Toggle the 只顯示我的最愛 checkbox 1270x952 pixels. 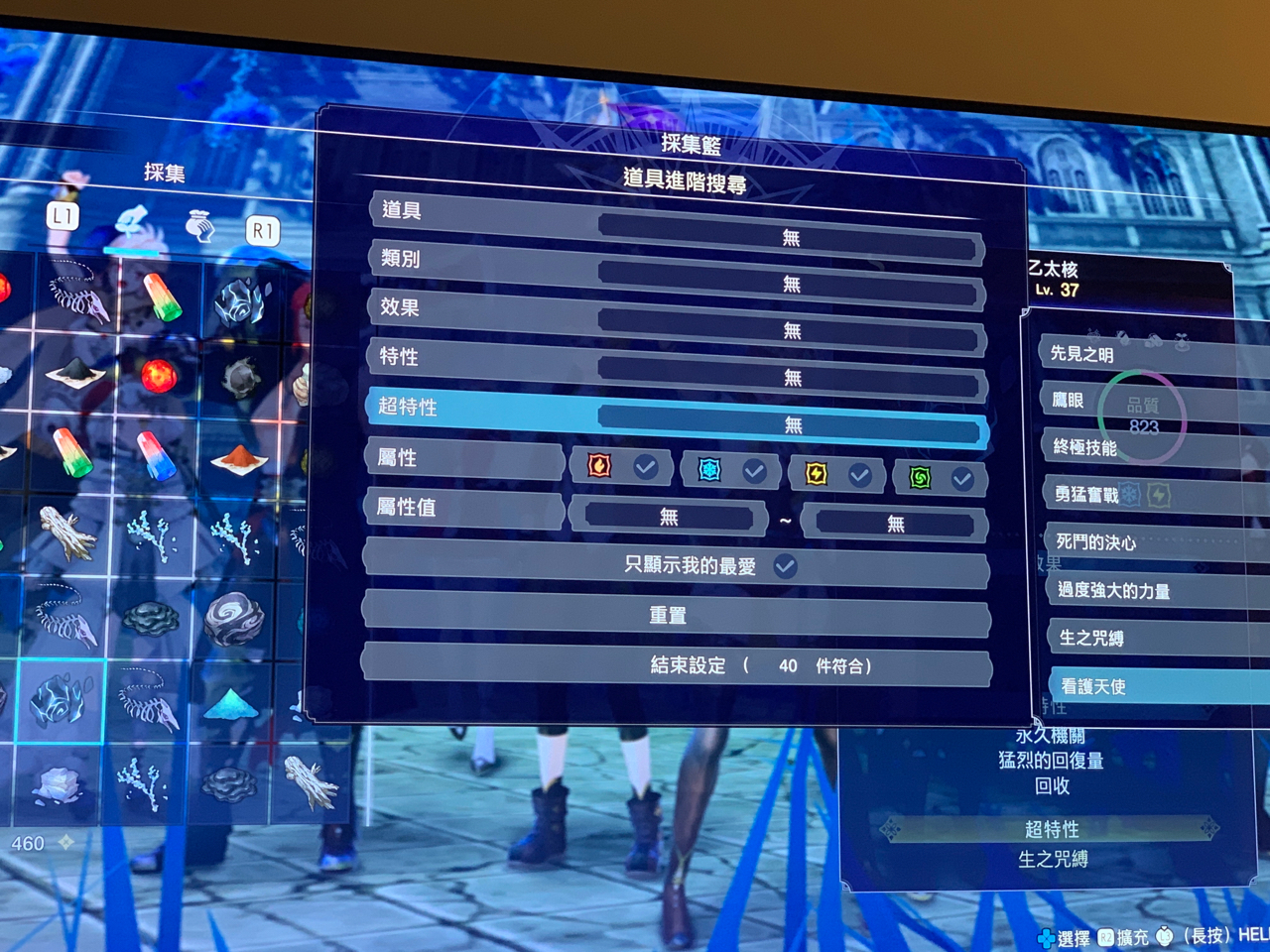785,564
